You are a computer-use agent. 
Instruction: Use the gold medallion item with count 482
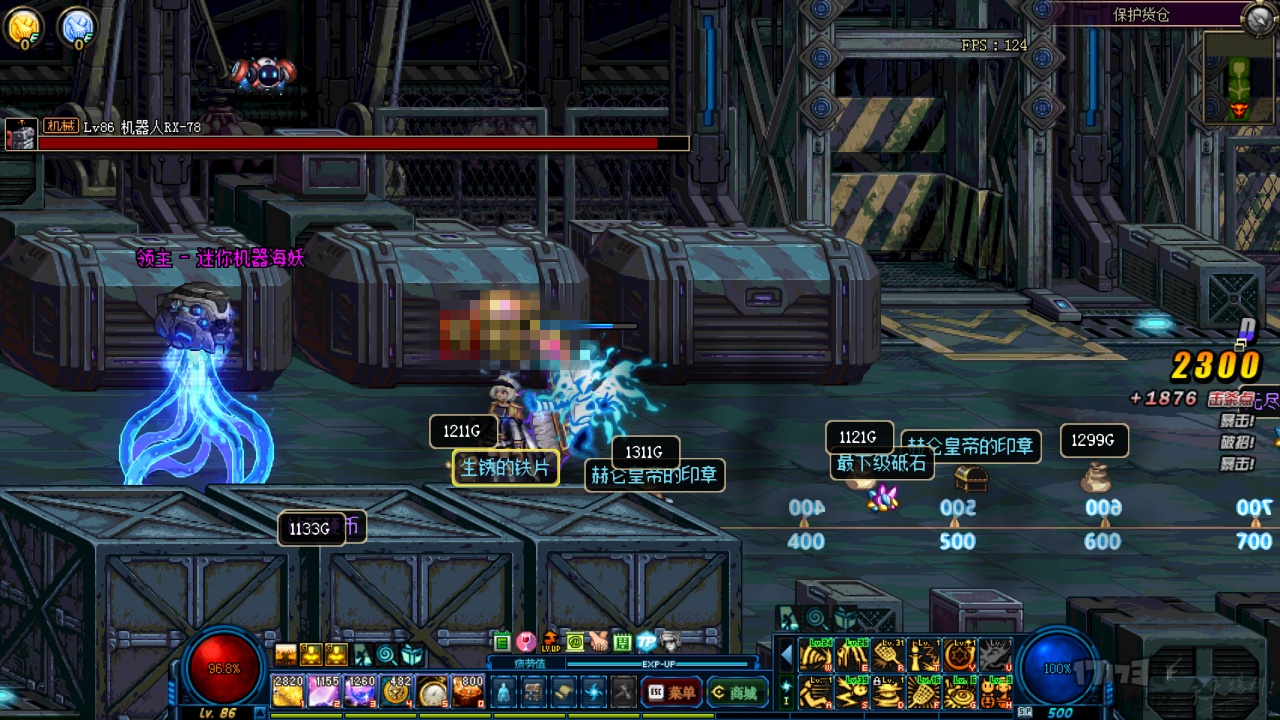tap(397, 691)
